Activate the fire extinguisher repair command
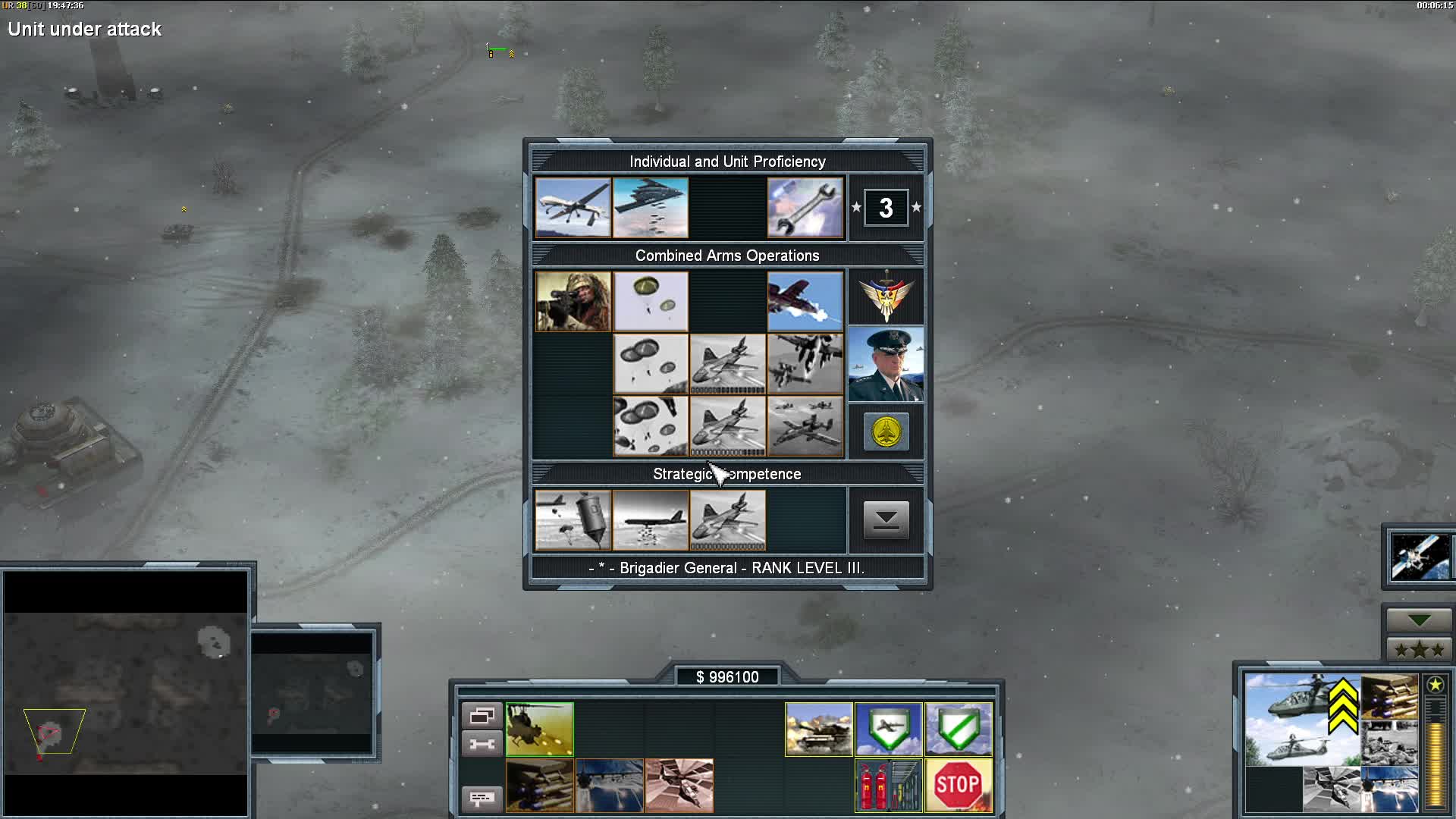The width and height of the screenshot is (1456, 819). 887,784
